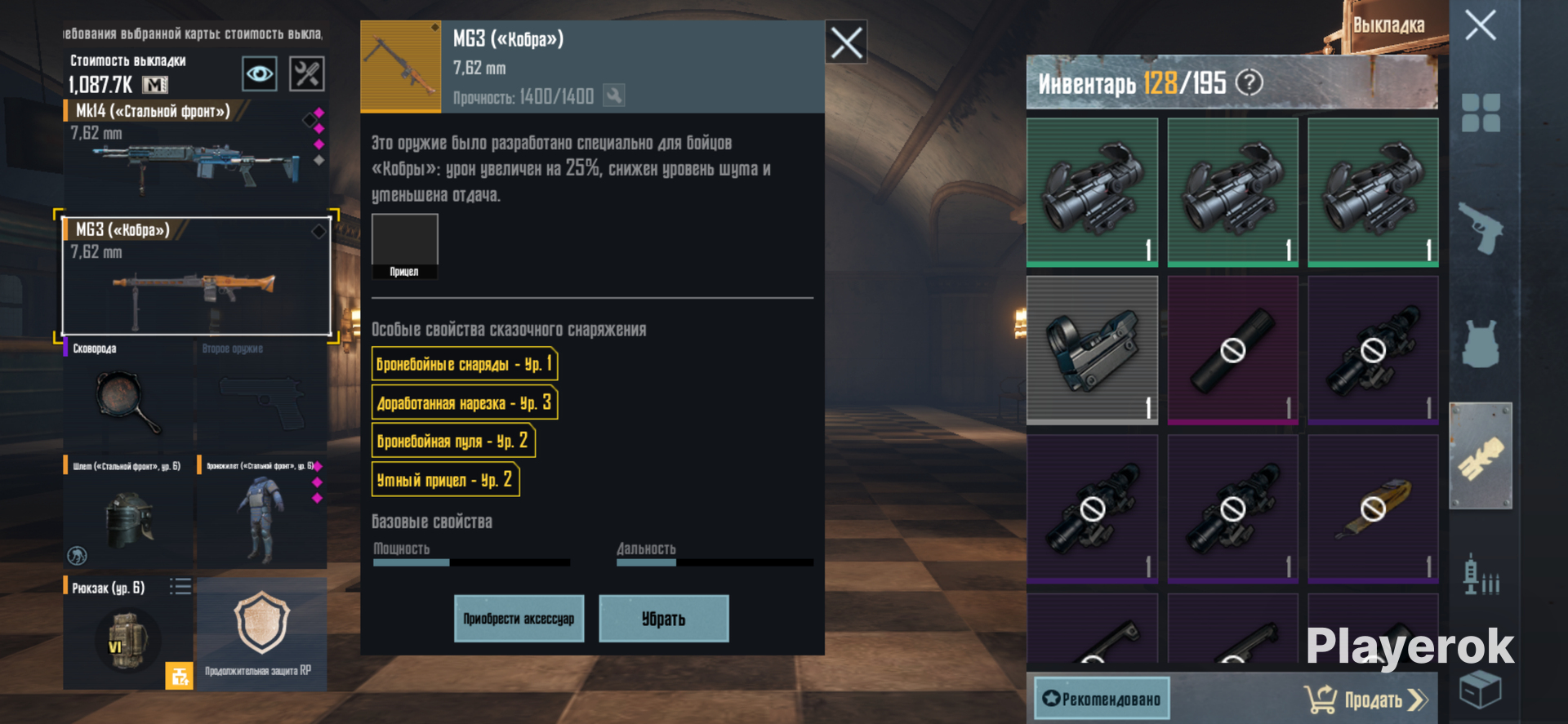Choose the MG3 «Кобра» weapon slot

click(196, 276)
